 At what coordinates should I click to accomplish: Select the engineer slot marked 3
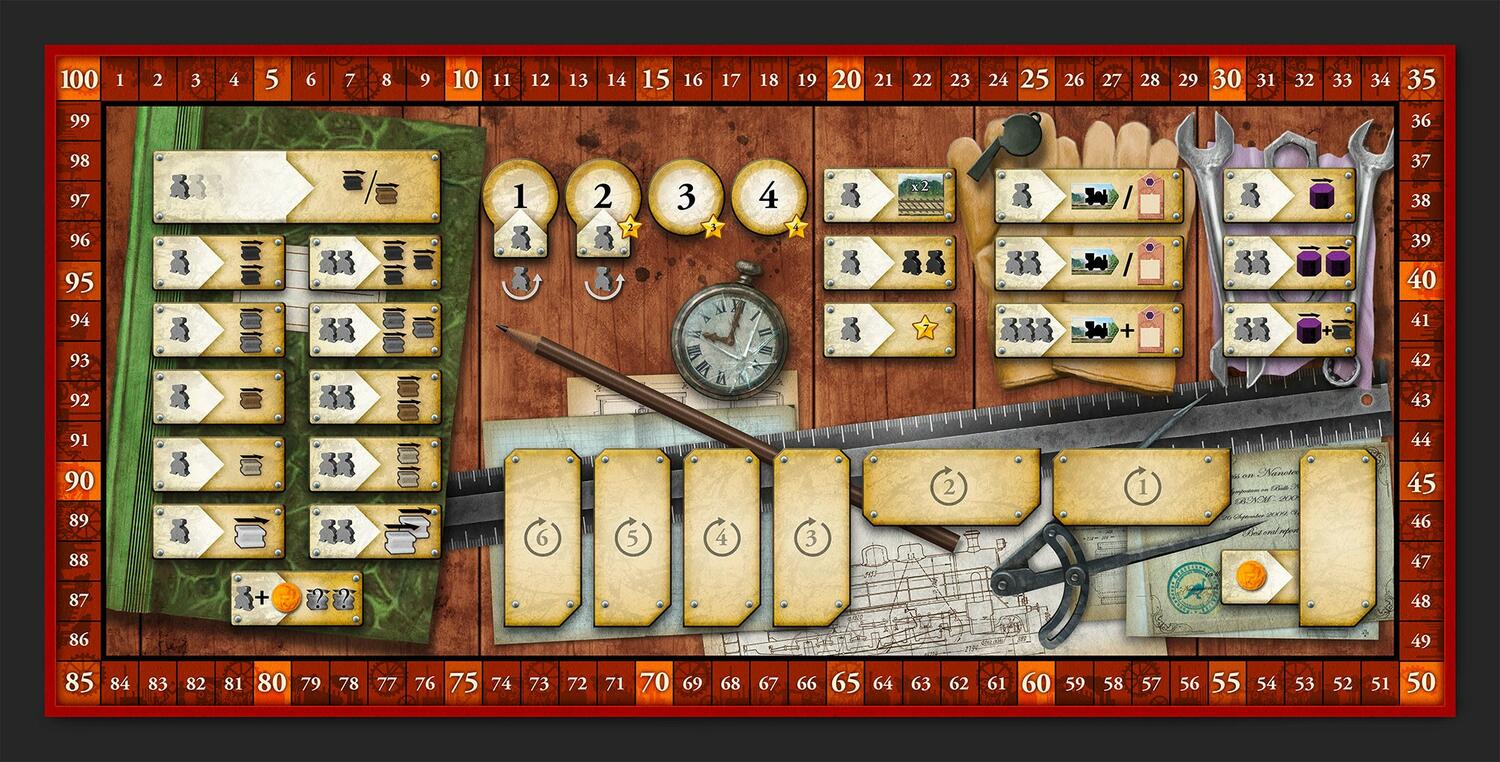click(x=811, y=538)
